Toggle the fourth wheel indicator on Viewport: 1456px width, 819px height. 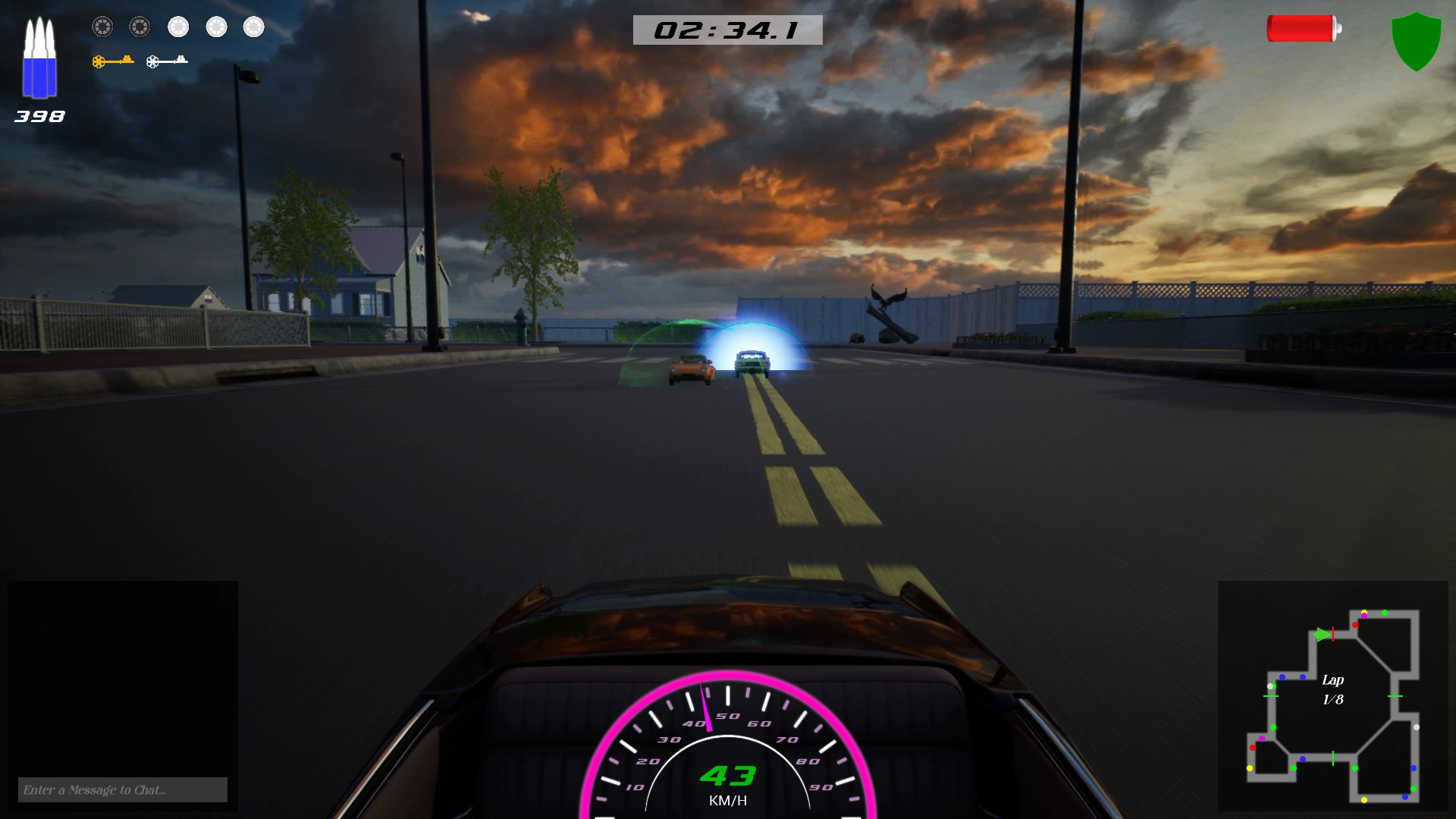217,27
